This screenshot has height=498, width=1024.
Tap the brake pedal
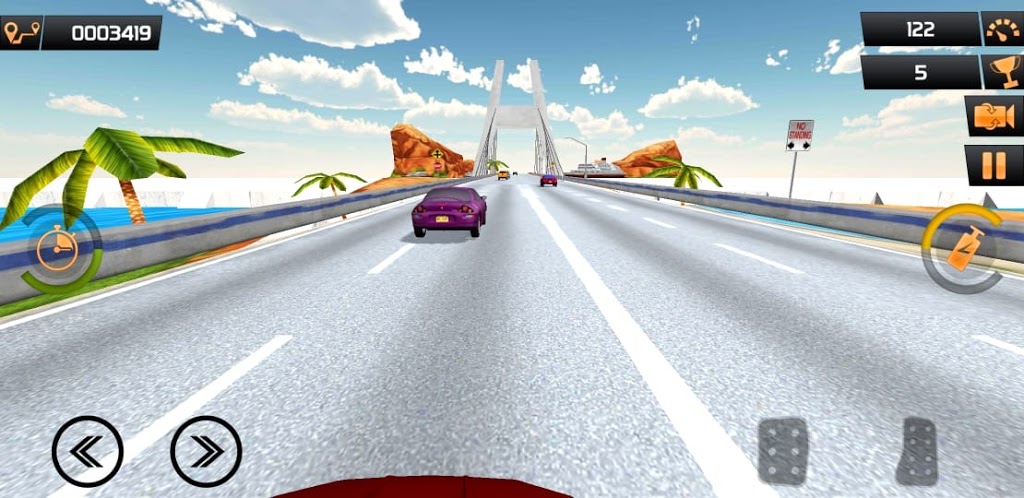click(782, 451)
